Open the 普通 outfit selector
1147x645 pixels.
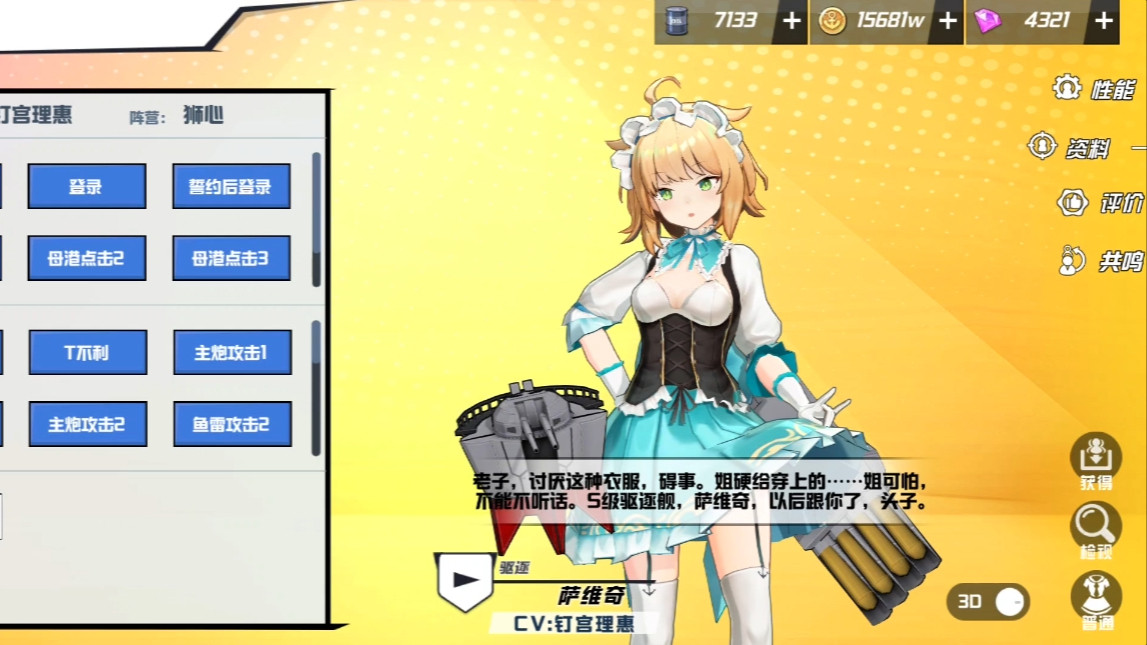[1096, 599]
